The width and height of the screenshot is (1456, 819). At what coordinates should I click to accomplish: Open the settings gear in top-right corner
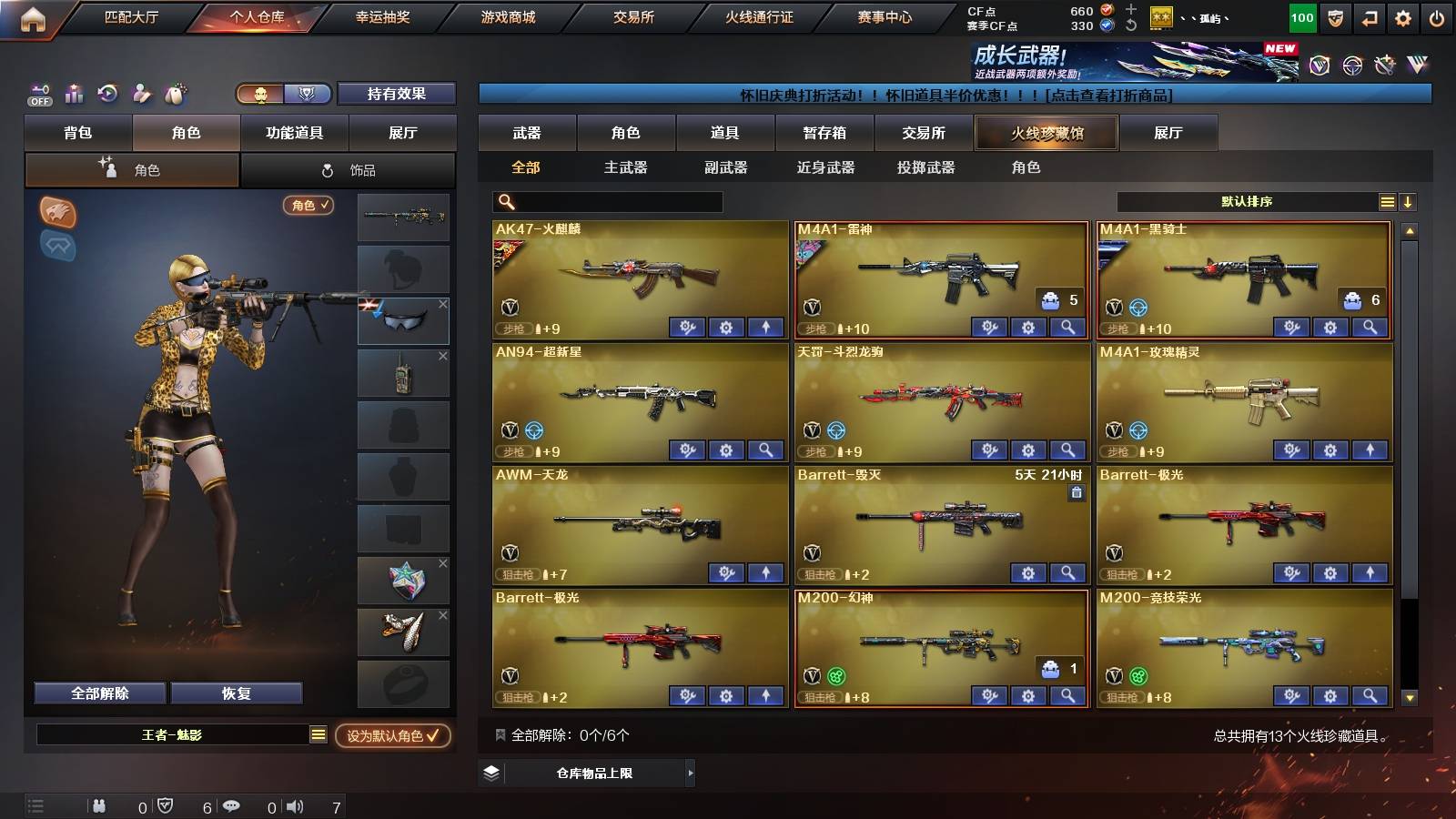1402,16
